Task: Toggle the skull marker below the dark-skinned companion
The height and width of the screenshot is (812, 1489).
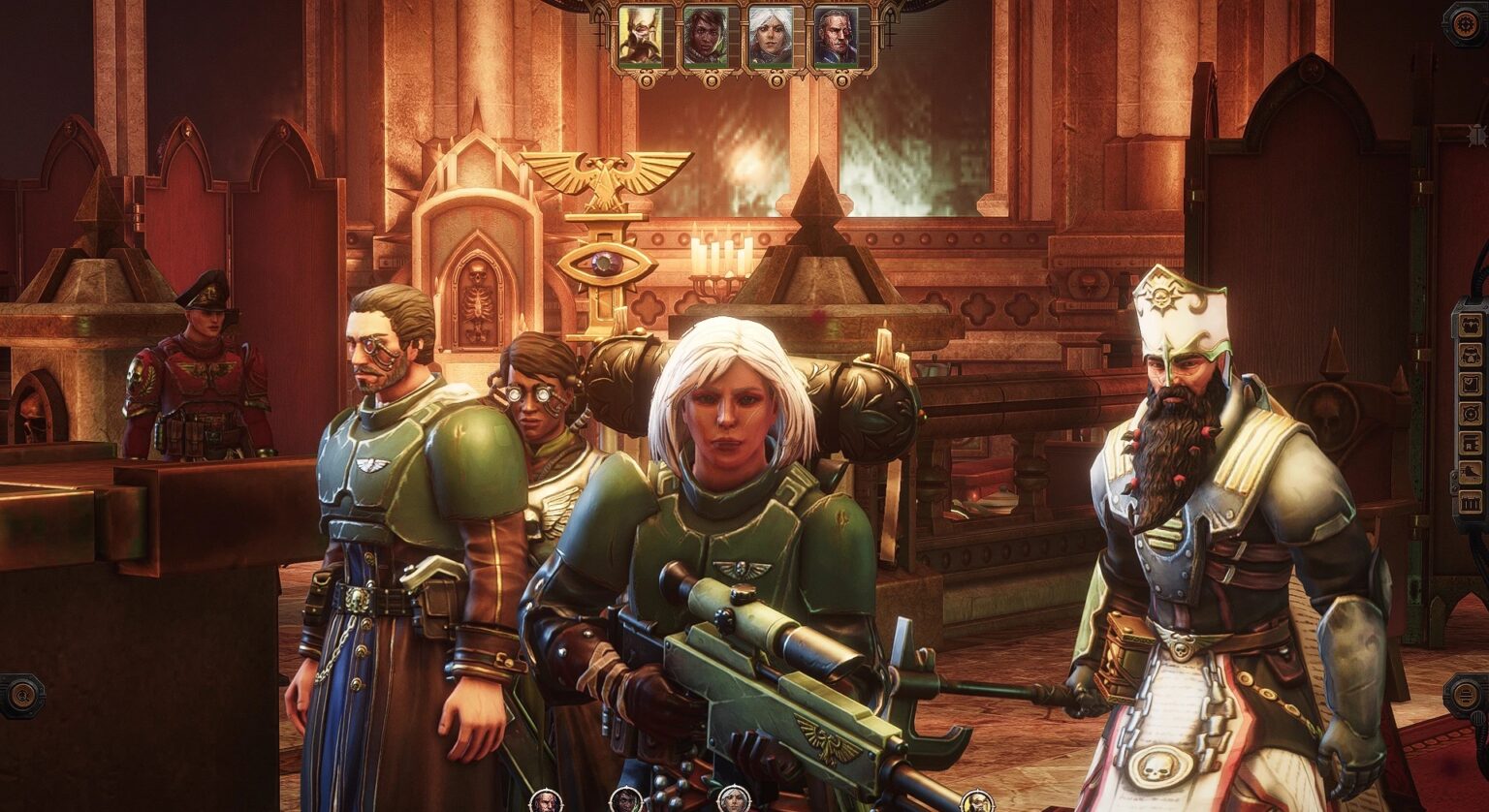Action: [711, 80]
